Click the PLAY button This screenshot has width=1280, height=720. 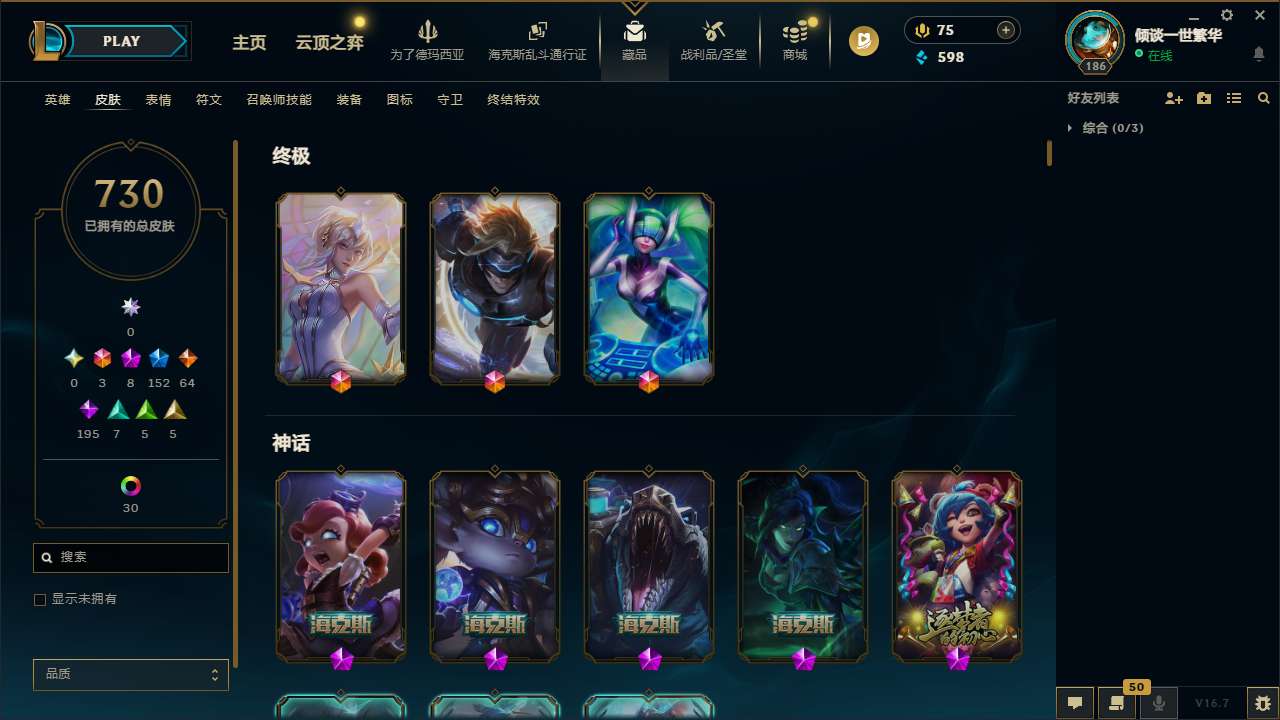(121, 41)
